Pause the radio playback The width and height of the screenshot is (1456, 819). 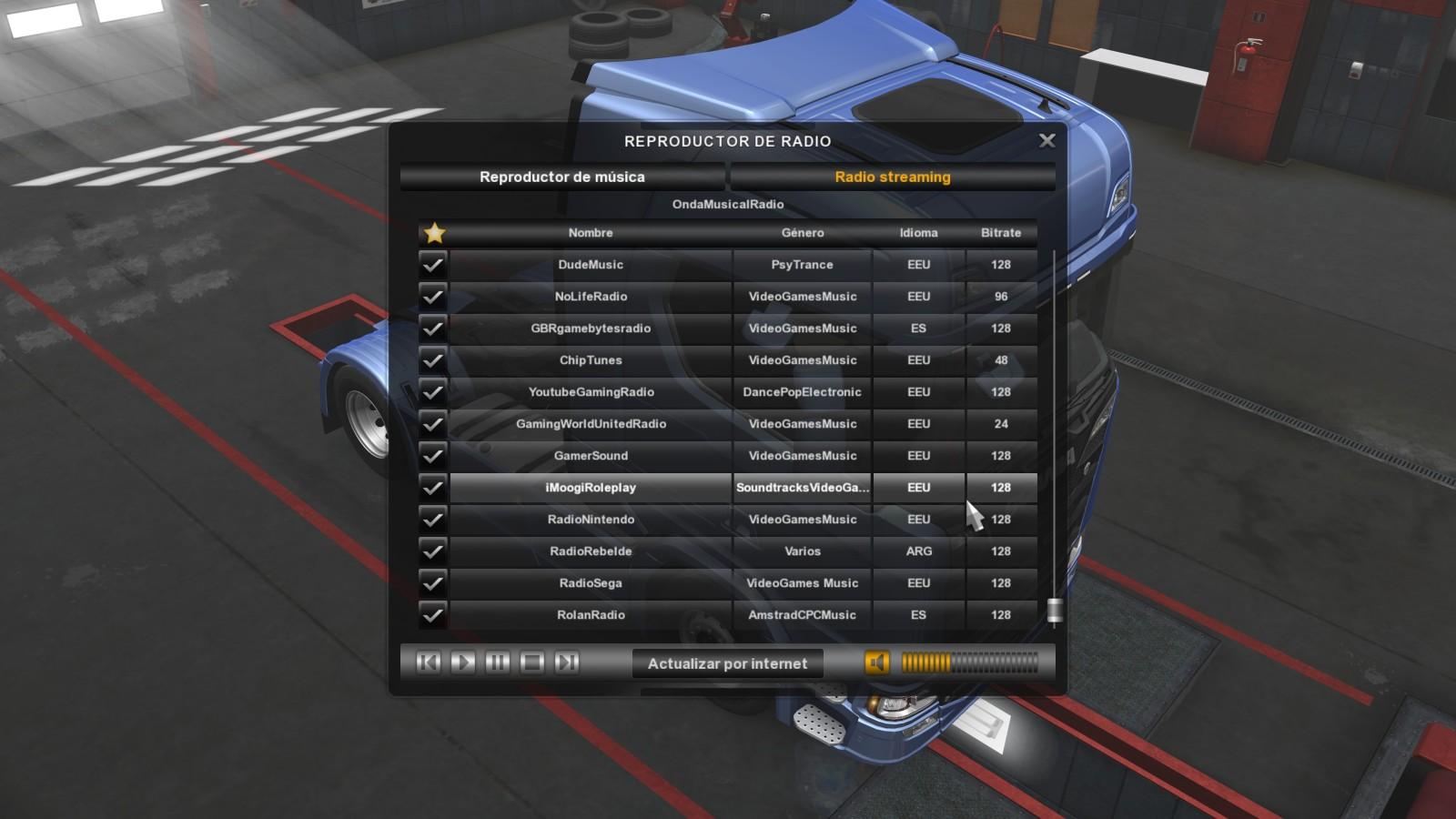[498, 662]
